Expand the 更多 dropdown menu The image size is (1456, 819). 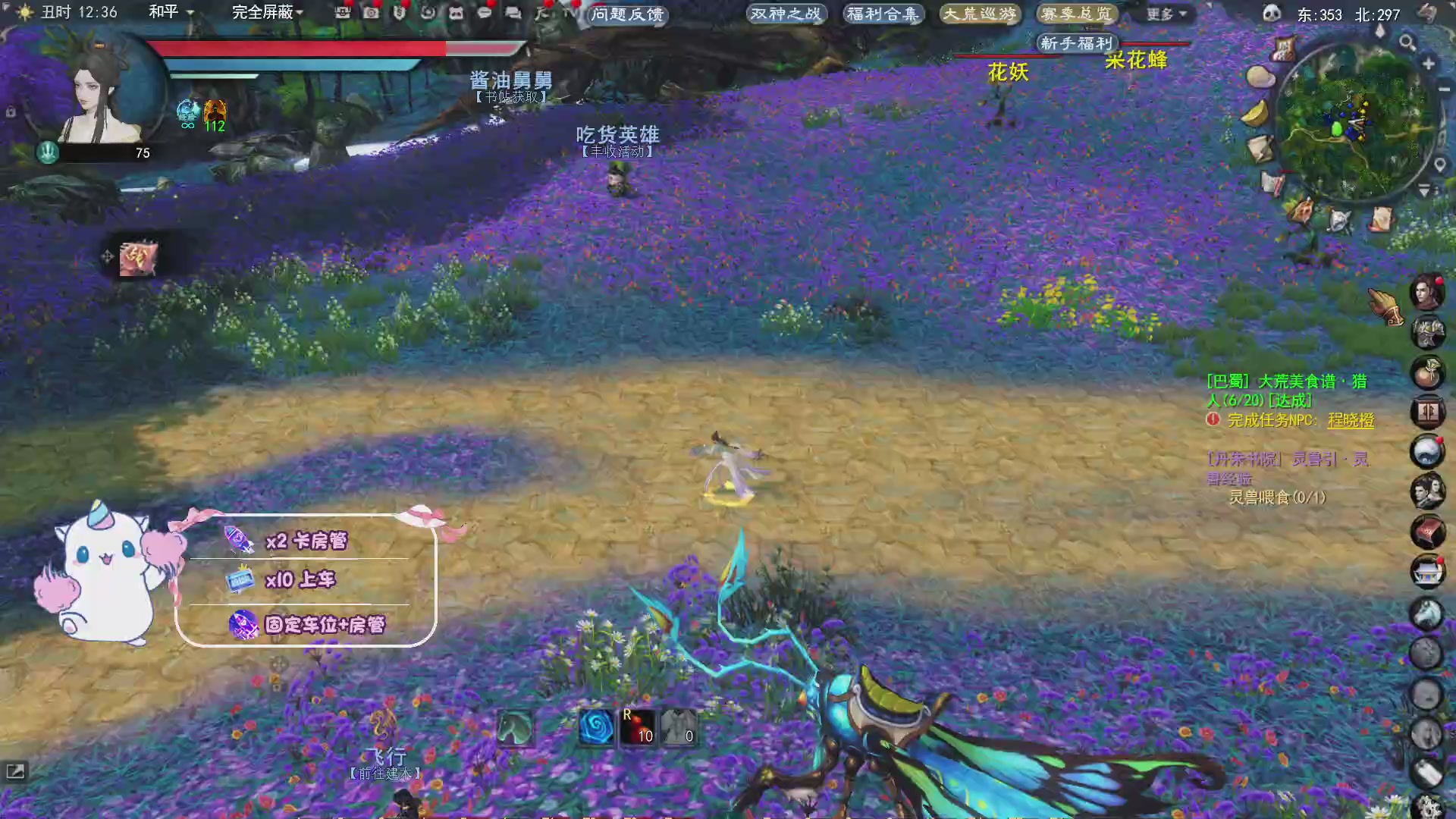[1166, 14]
